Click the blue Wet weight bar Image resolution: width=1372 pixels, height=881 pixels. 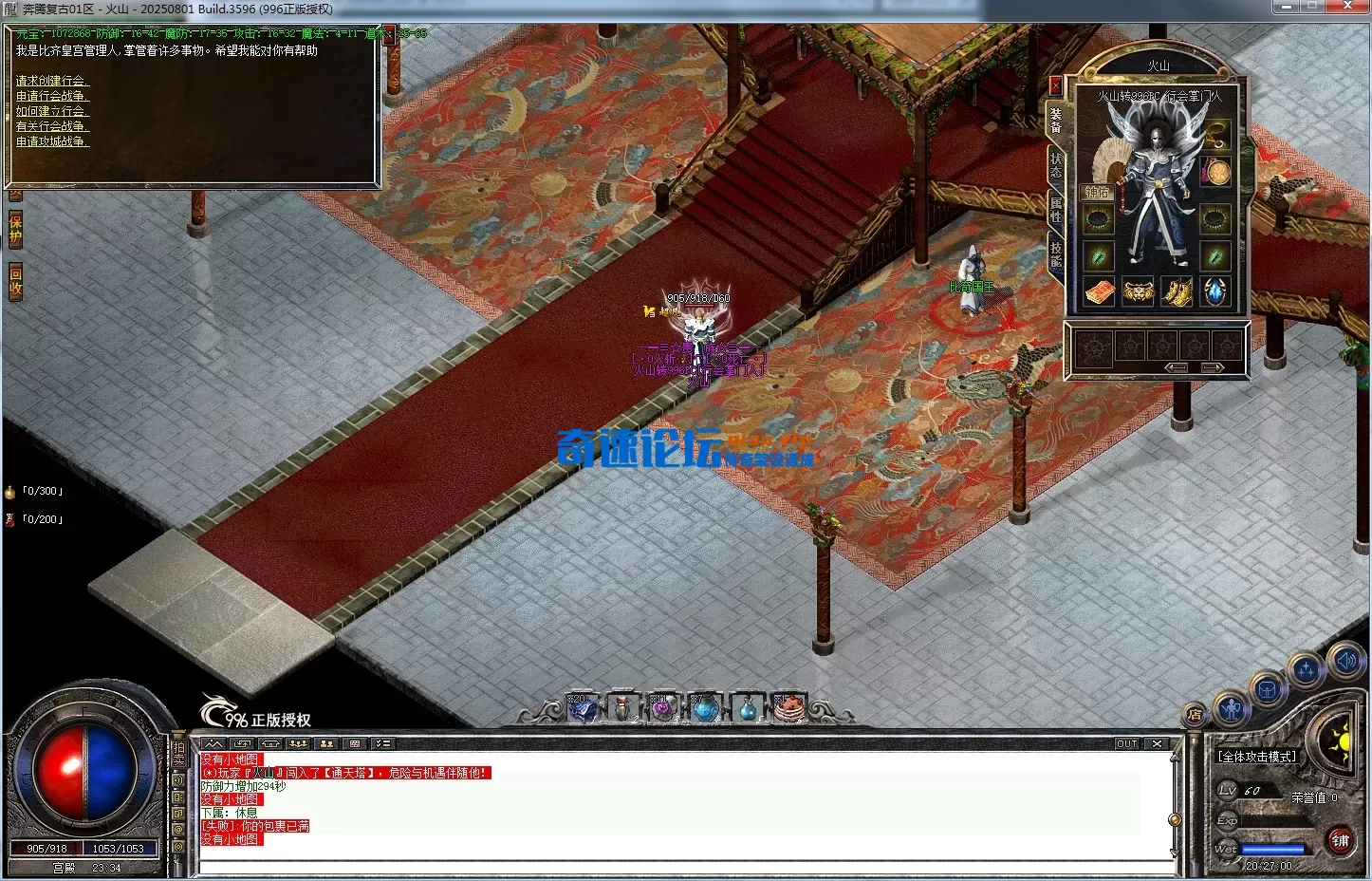[1272, 849]
